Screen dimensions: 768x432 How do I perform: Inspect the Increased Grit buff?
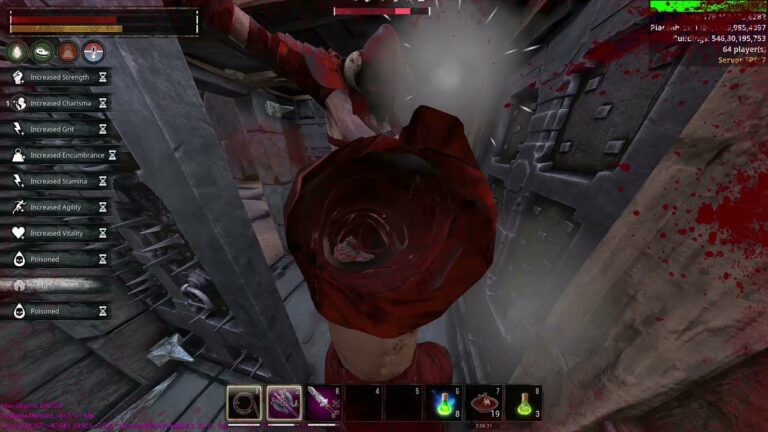[59, 129]
